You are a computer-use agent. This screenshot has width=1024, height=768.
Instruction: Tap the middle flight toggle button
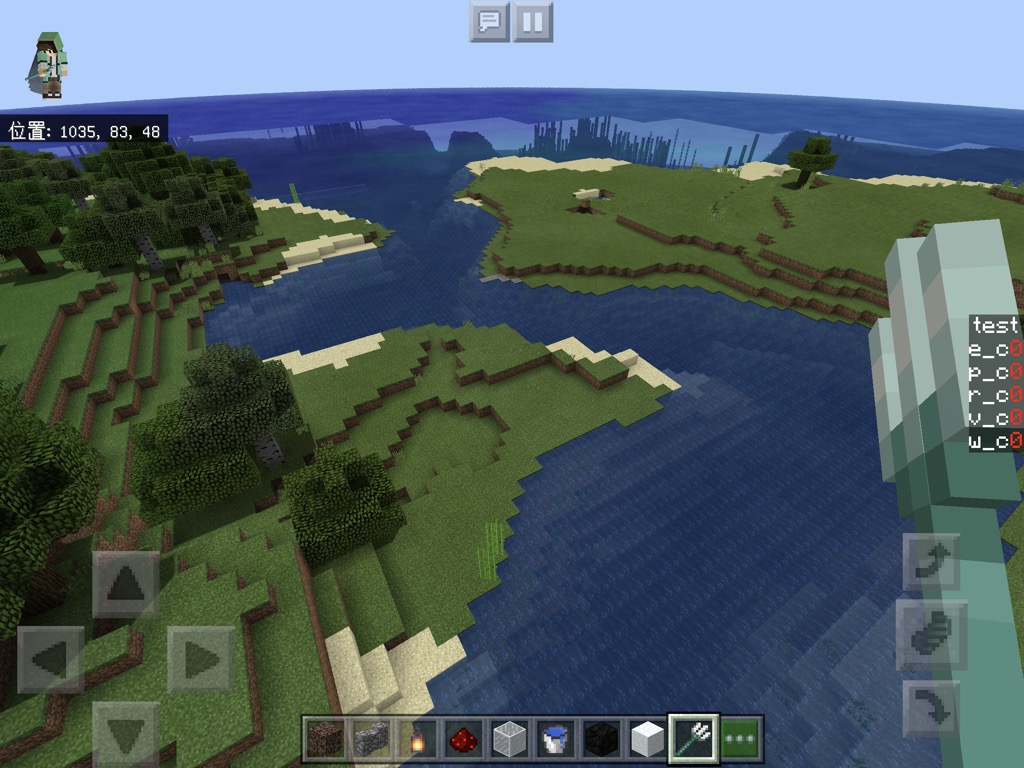pyautogui.click(x=931, y=635)
